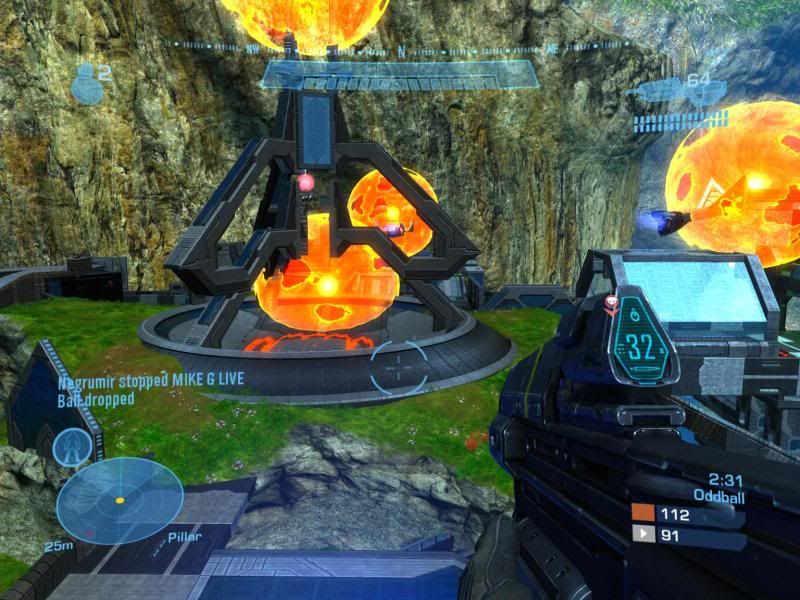Select the orange team score marker
Image resolution: width=800 pixels, height=600 pixels.
(x=643, y=513)
